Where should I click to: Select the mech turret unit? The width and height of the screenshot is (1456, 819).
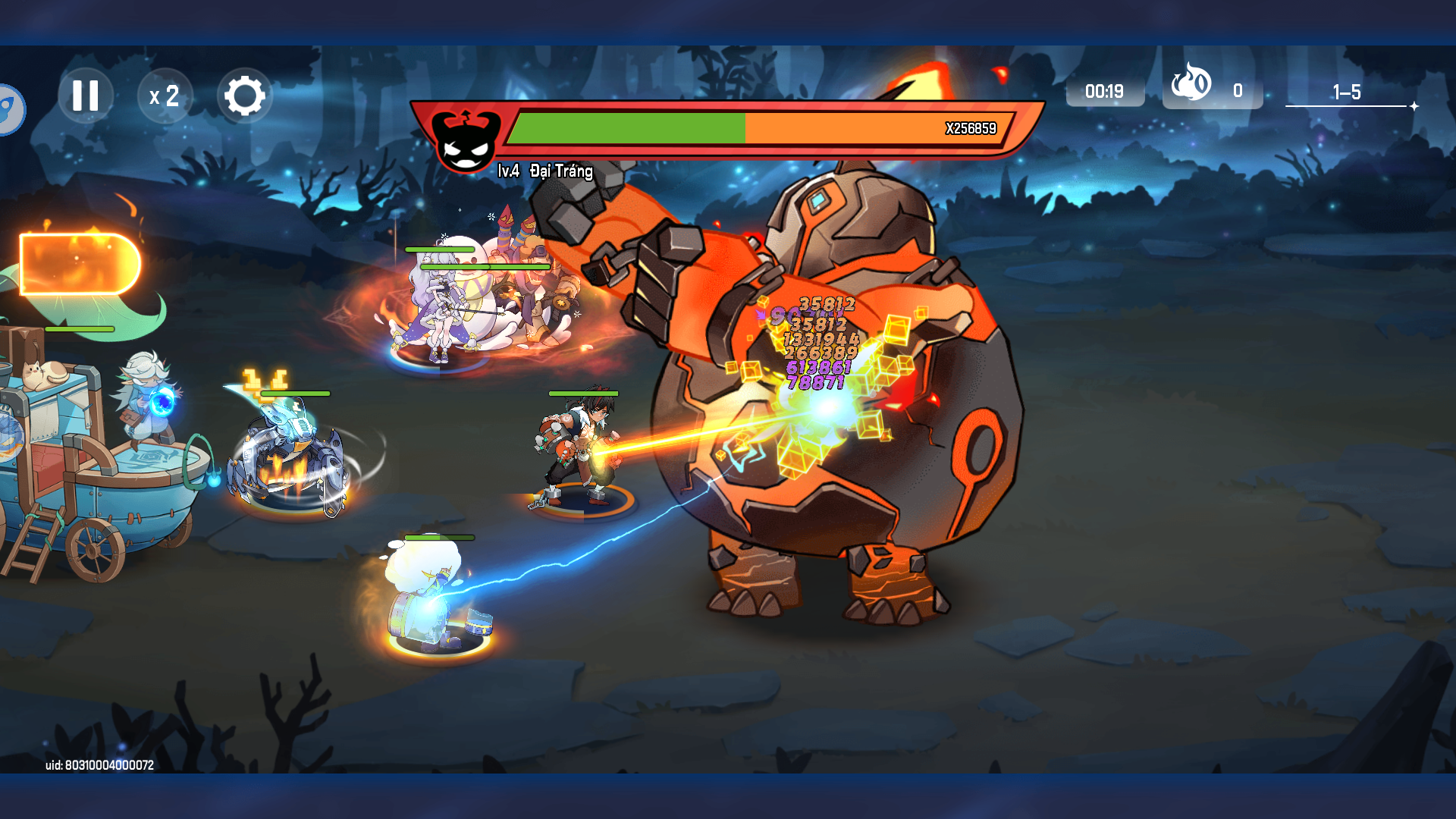tap(288, 455)
